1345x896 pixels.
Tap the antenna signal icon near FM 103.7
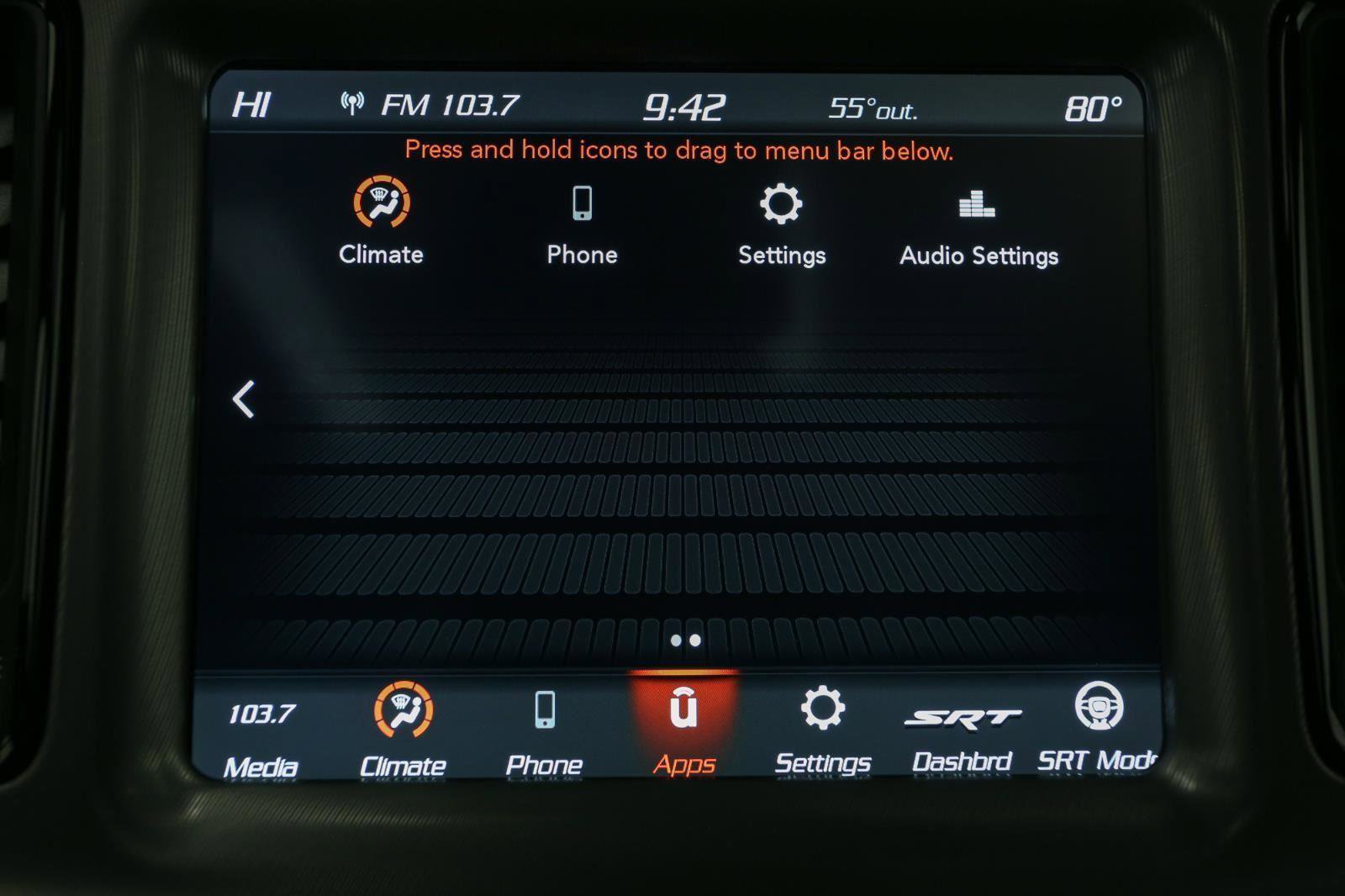[351, 102]
